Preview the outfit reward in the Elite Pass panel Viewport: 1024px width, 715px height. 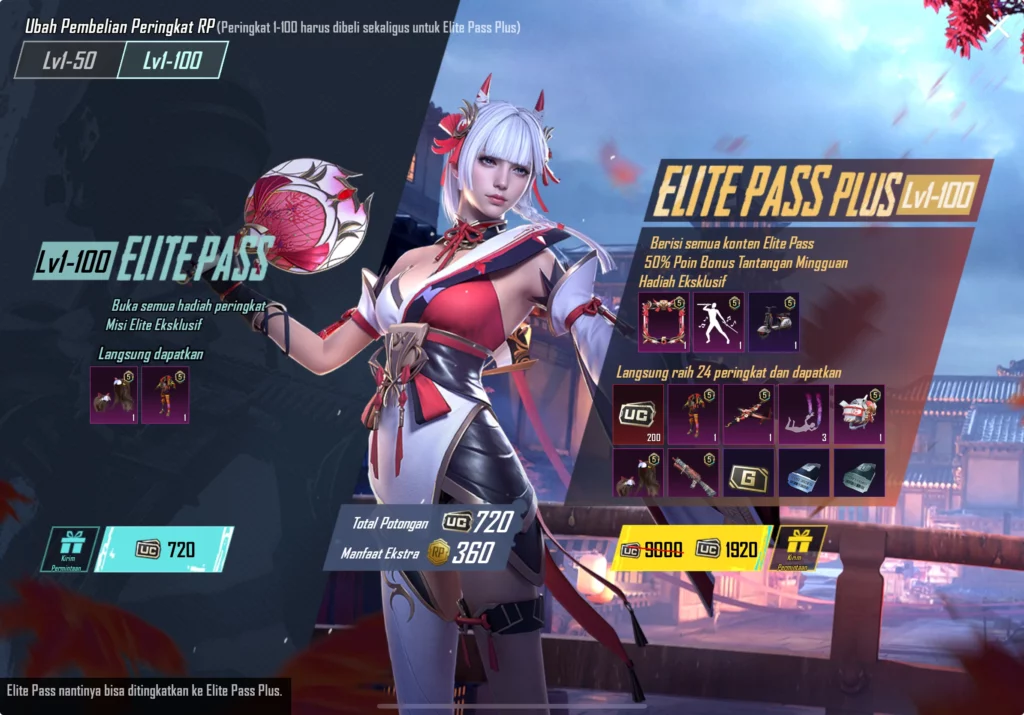165,394
